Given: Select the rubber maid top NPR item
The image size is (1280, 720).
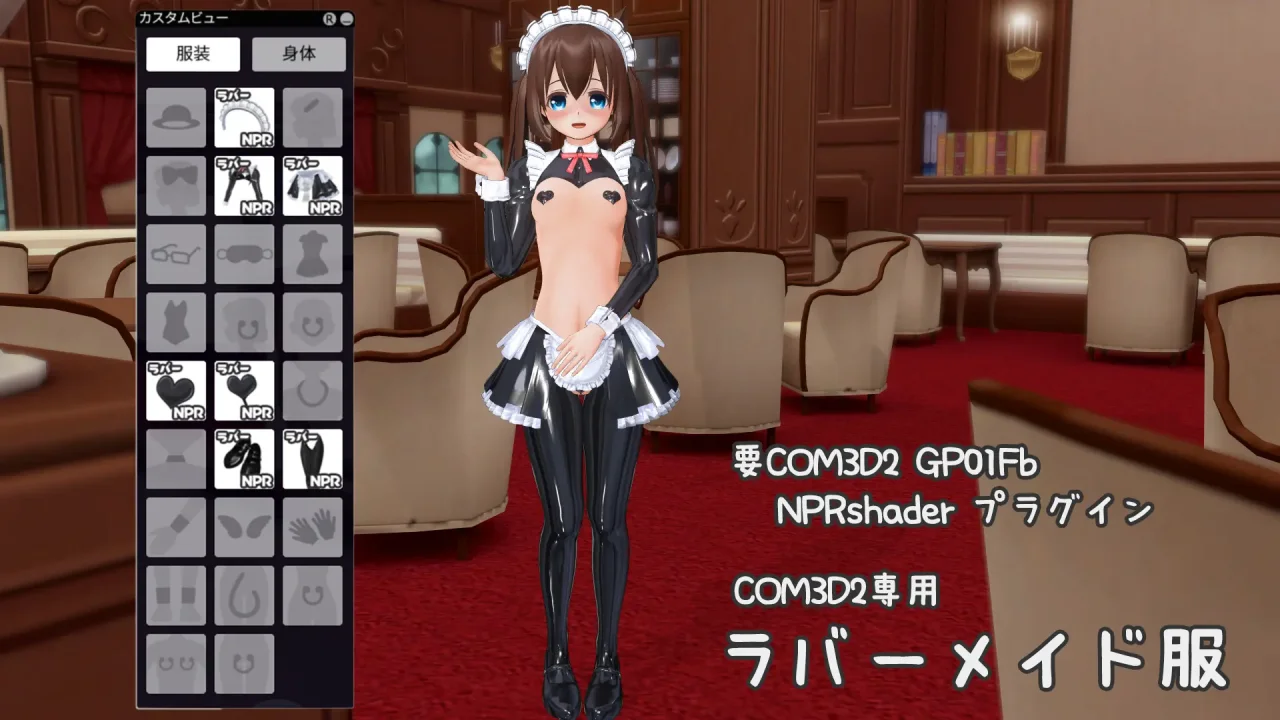Looking at the screenshot, I should pyautogui.click(x=244, y=186).
